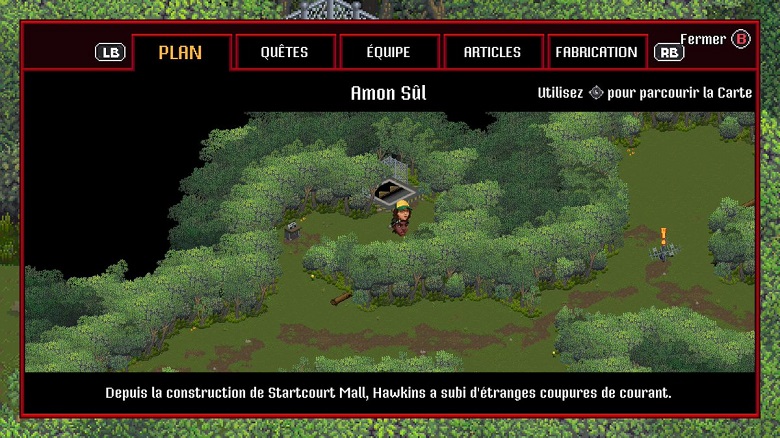Select the ÉQUIPE tab

[388, 52]
